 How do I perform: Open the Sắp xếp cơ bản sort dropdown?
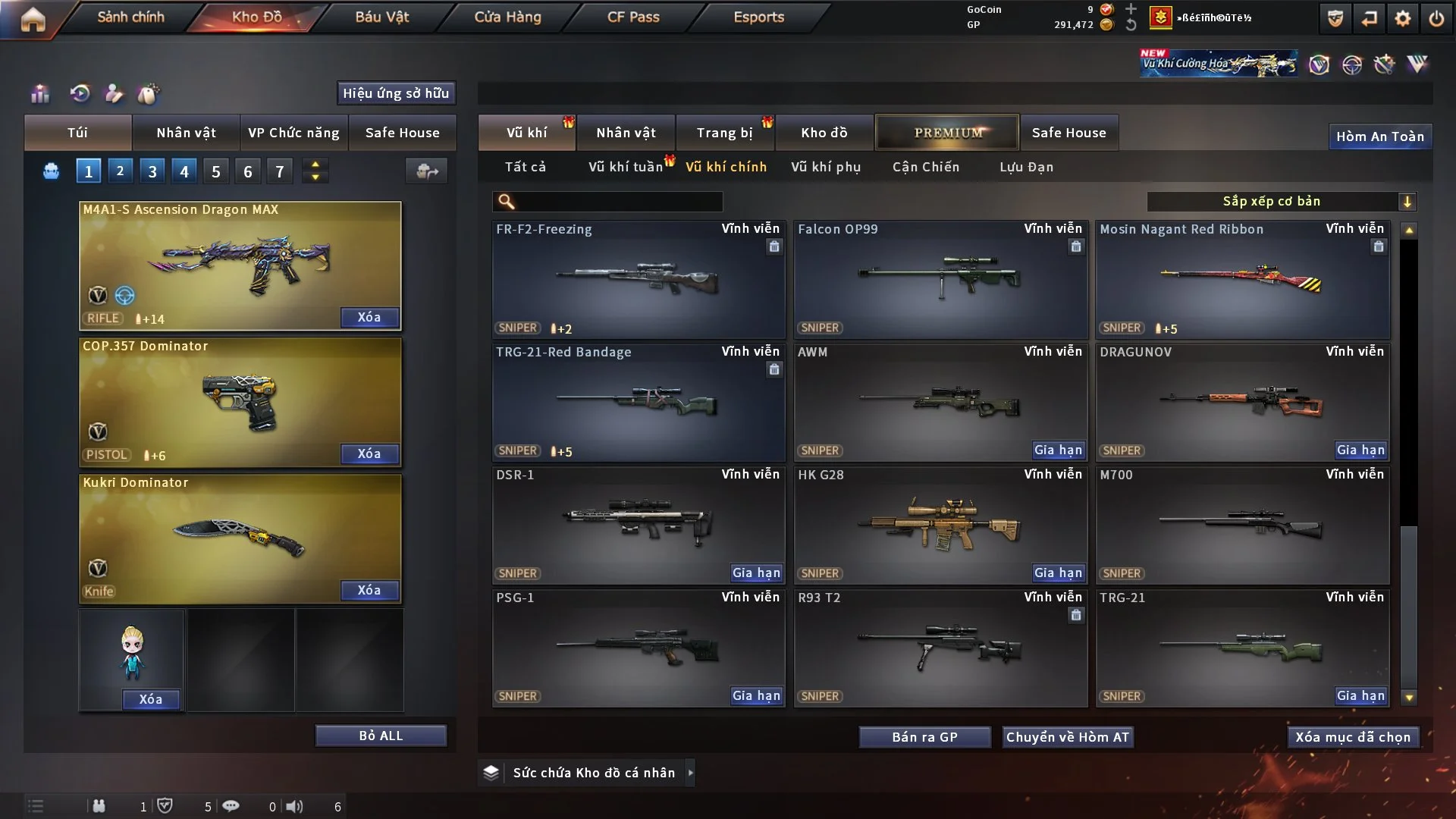1281,202
